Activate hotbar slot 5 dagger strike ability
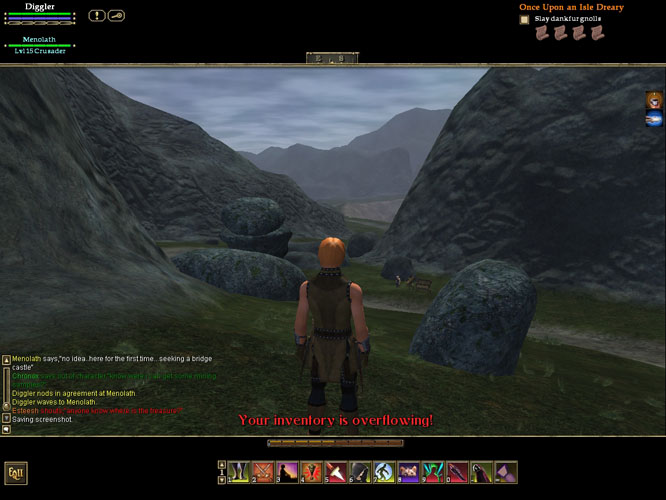 336,471
